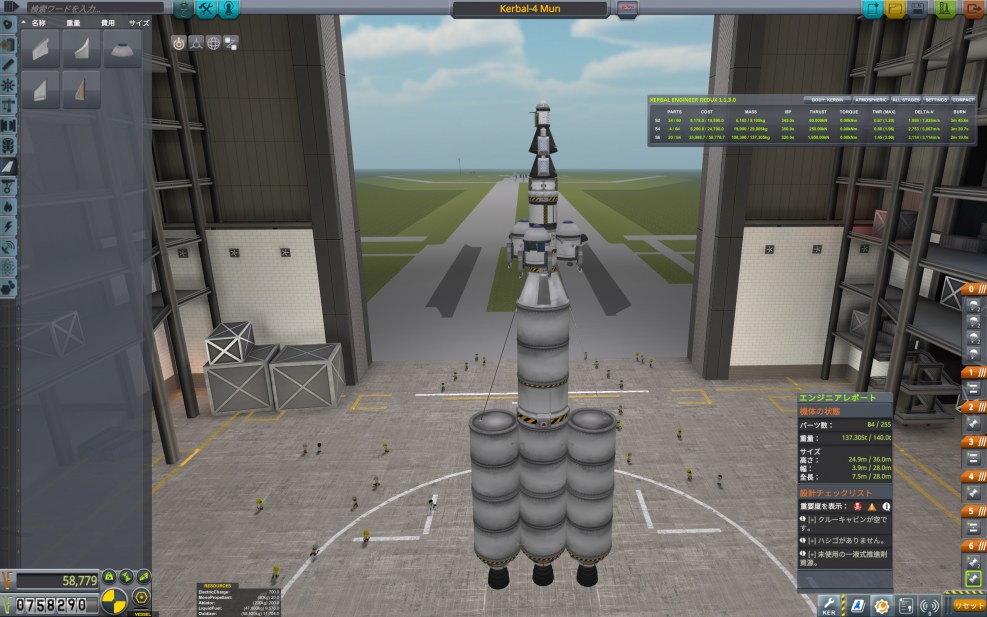The image size is (987, 617).
Task: Open the load craft folder
Action: coord(895,9)
